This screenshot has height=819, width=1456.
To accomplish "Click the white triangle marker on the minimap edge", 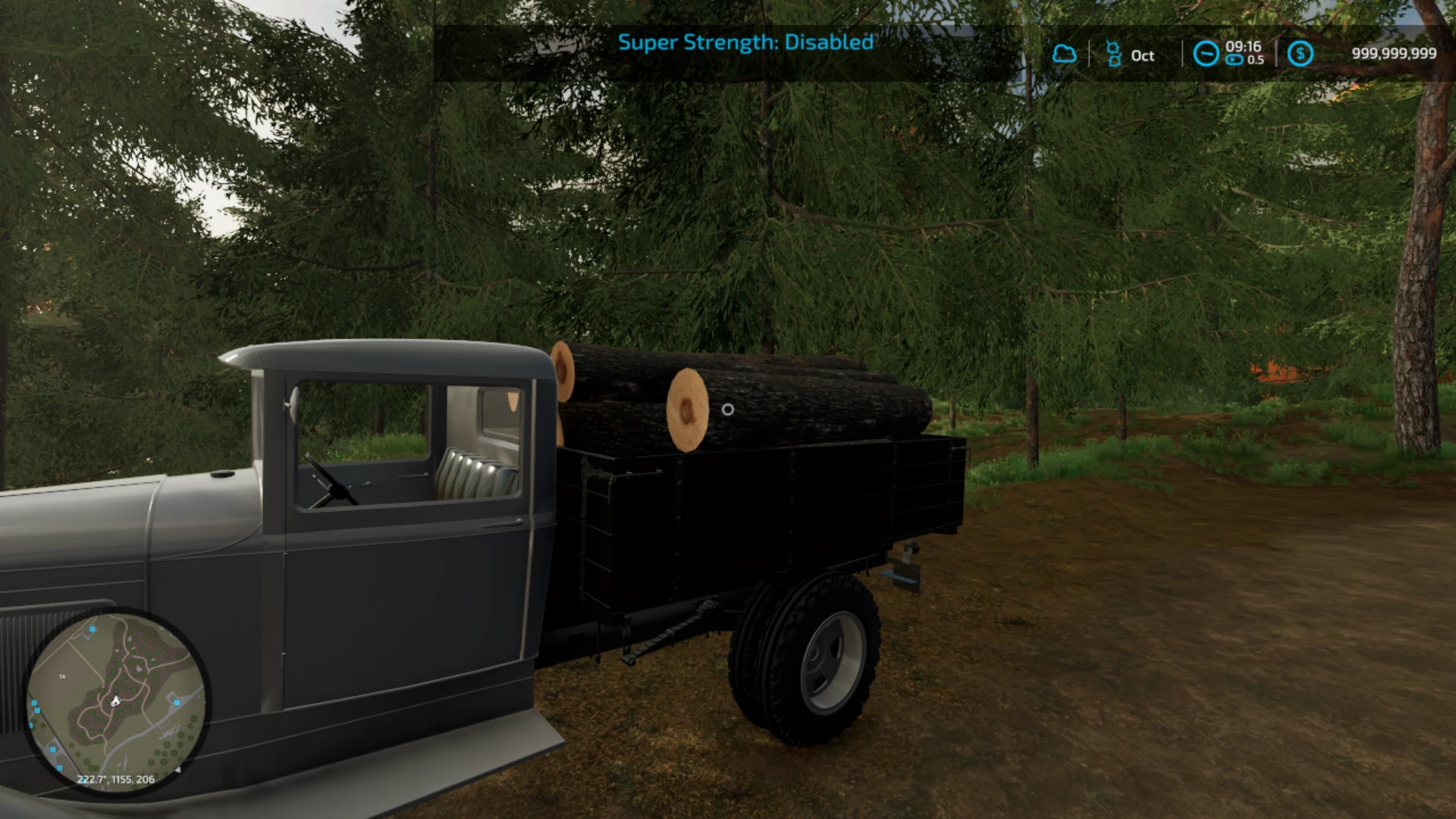I will tap(178, 770).
